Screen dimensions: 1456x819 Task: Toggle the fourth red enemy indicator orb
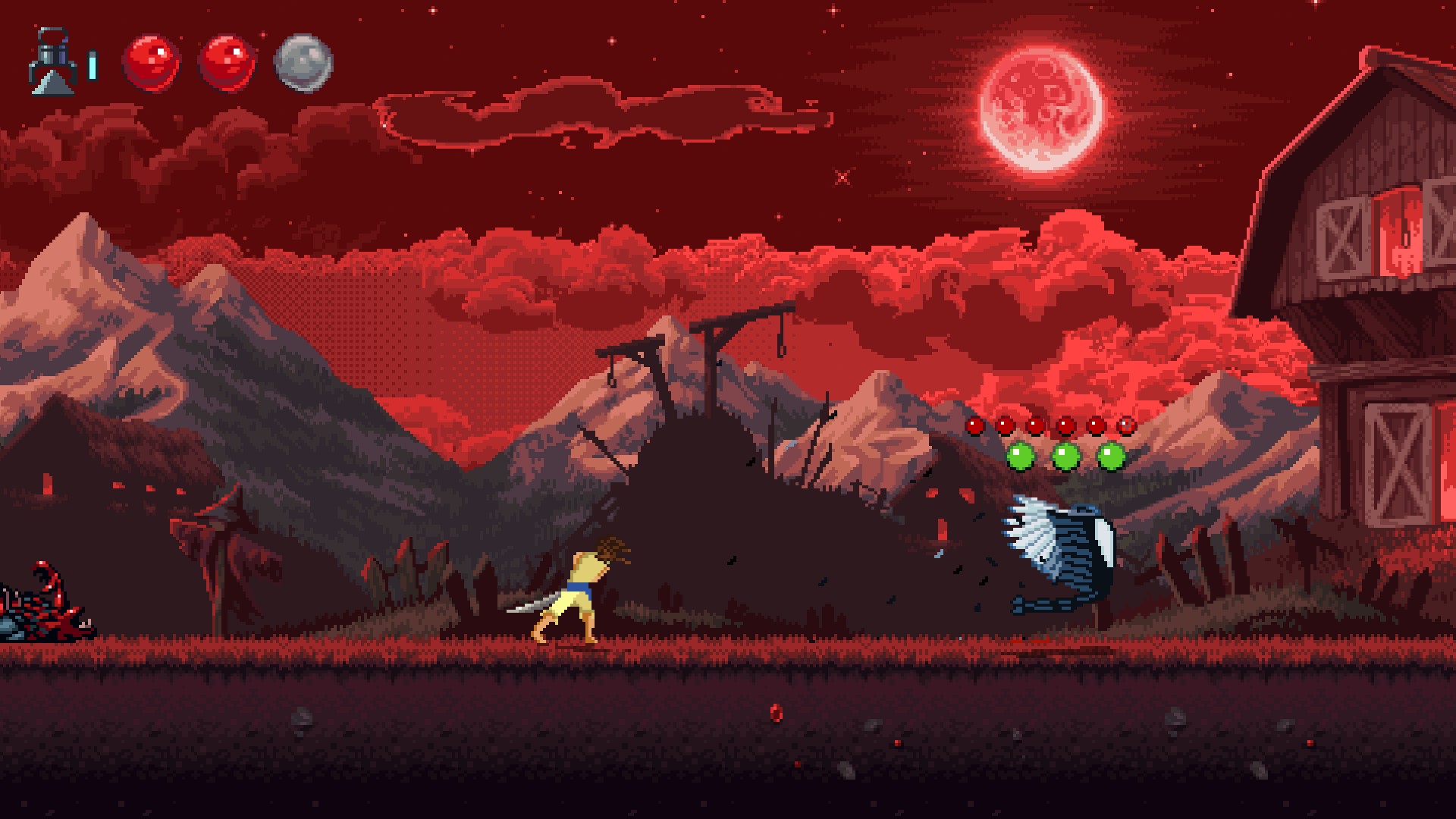pyautogui.click(x=1065, y=426)
